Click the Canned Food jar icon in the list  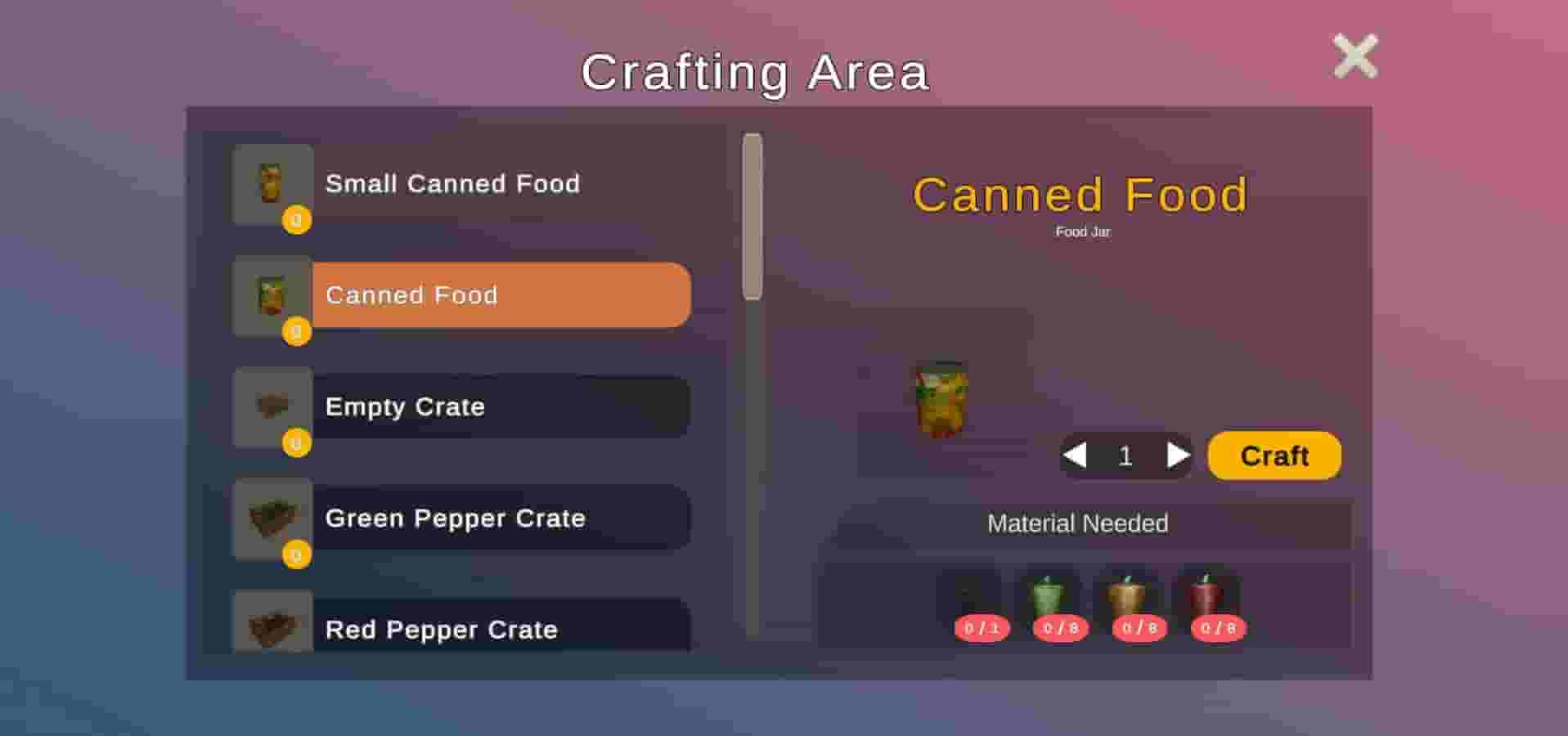point(272,298)
